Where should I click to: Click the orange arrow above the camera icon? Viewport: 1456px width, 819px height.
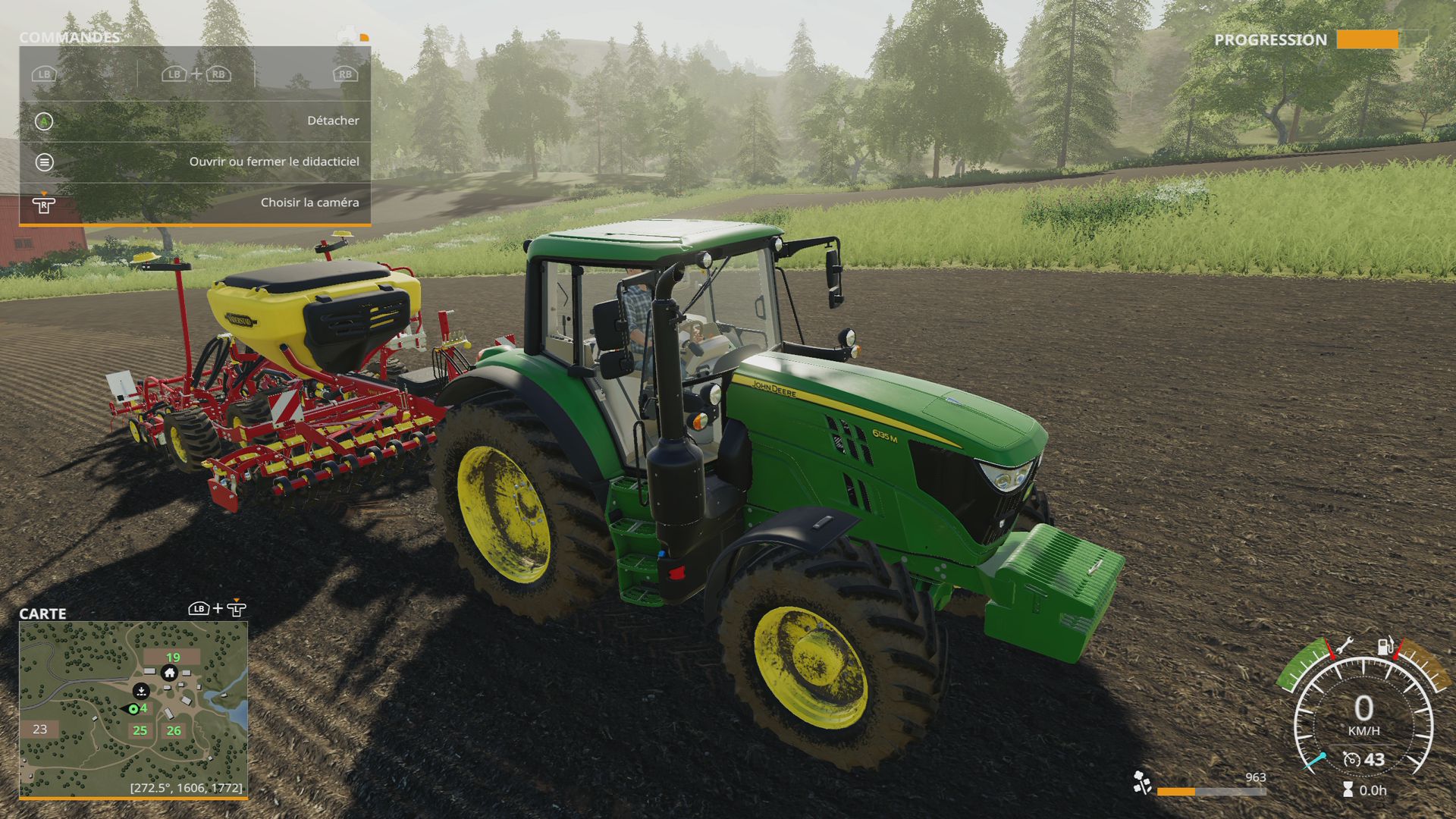coord(45,192)
